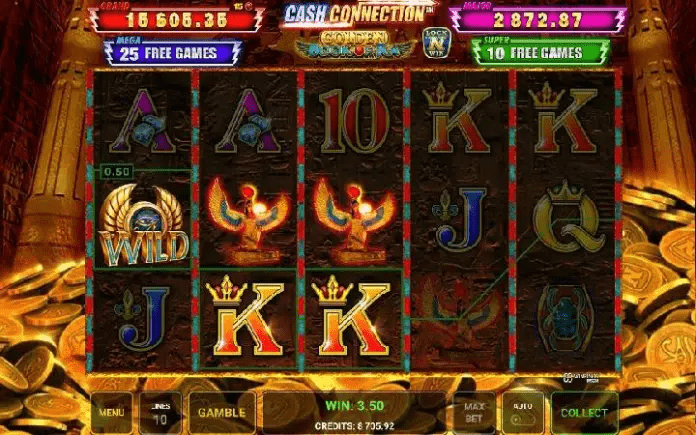Open the Menu button
Image resolution: width=696 pixels, height=435 pixels.
111,411
